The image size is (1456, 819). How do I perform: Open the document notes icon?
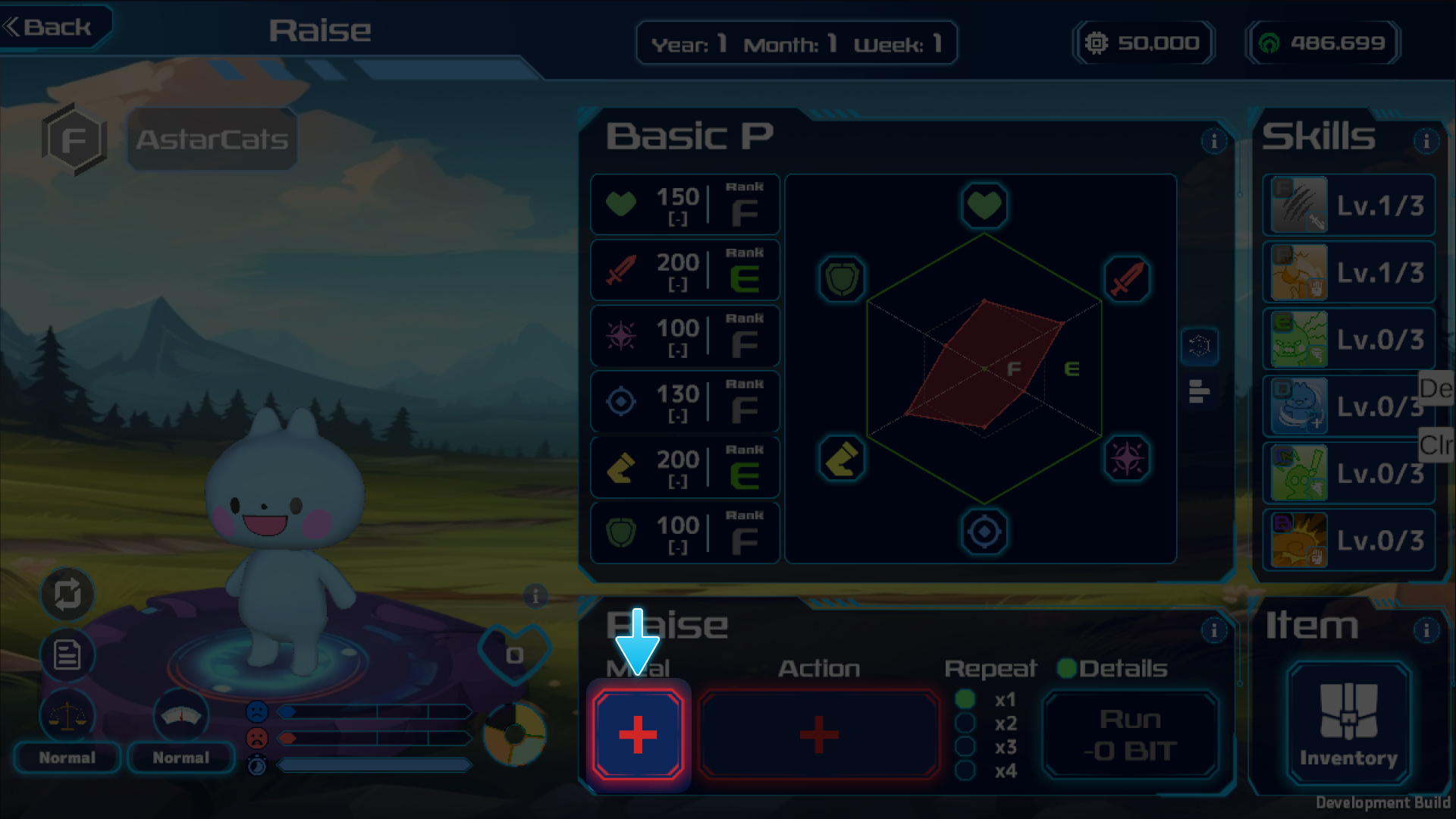[x=67, y=654]
